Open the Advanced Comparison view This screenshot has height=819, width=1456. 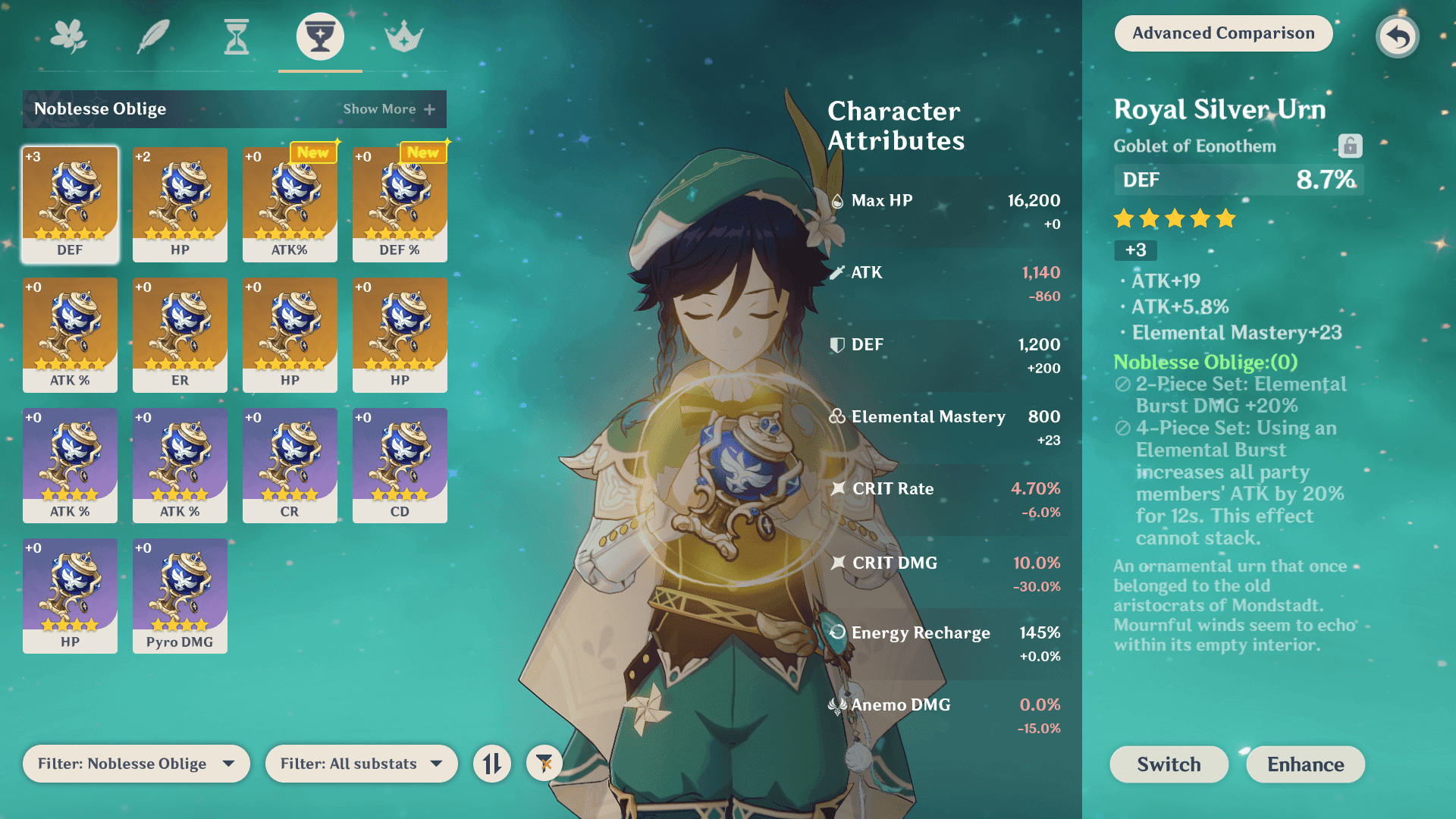(x=1222, y=33)
